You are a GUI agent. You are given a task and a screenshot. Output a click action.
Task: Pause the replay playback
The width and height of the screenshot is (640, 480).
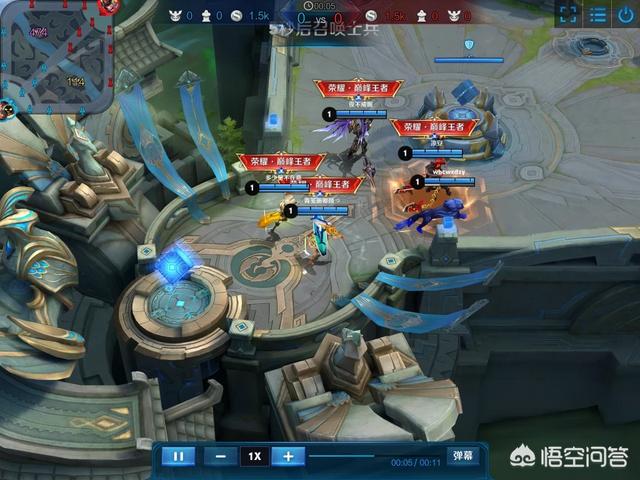click(178, 456)
